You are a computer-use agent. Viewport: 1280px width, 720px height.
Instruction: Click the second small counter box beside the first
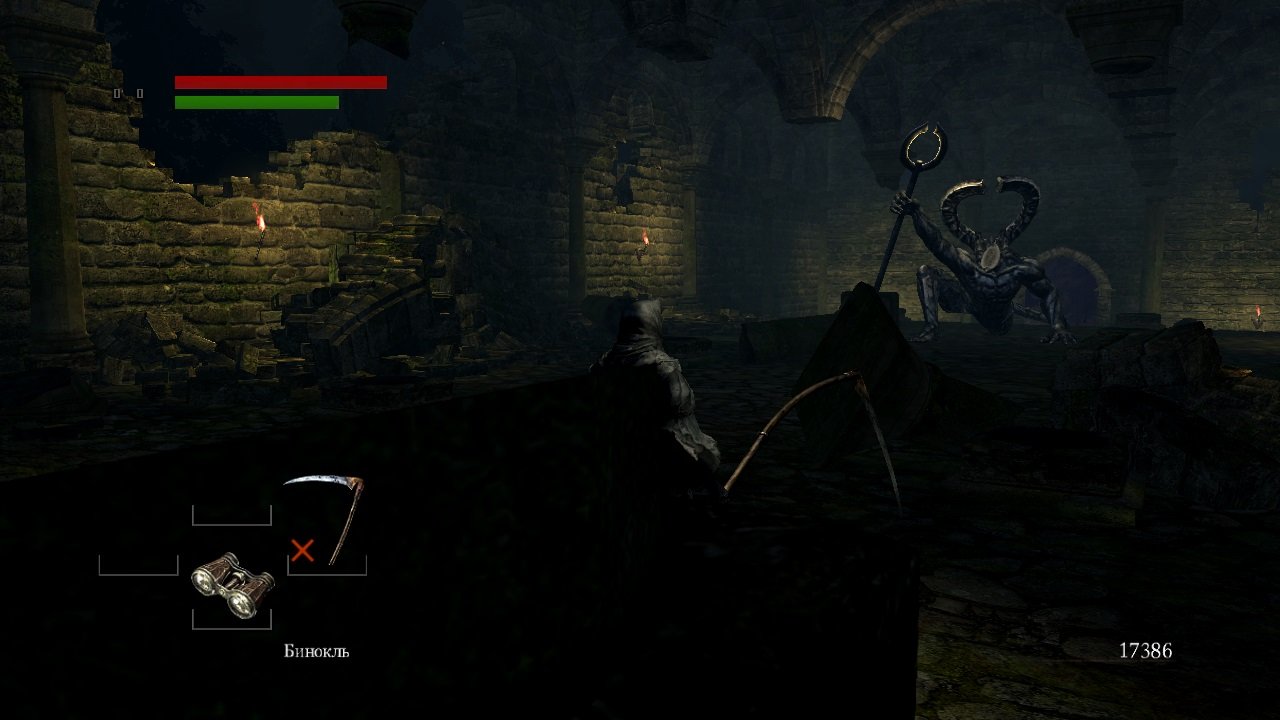coord(139,93)
